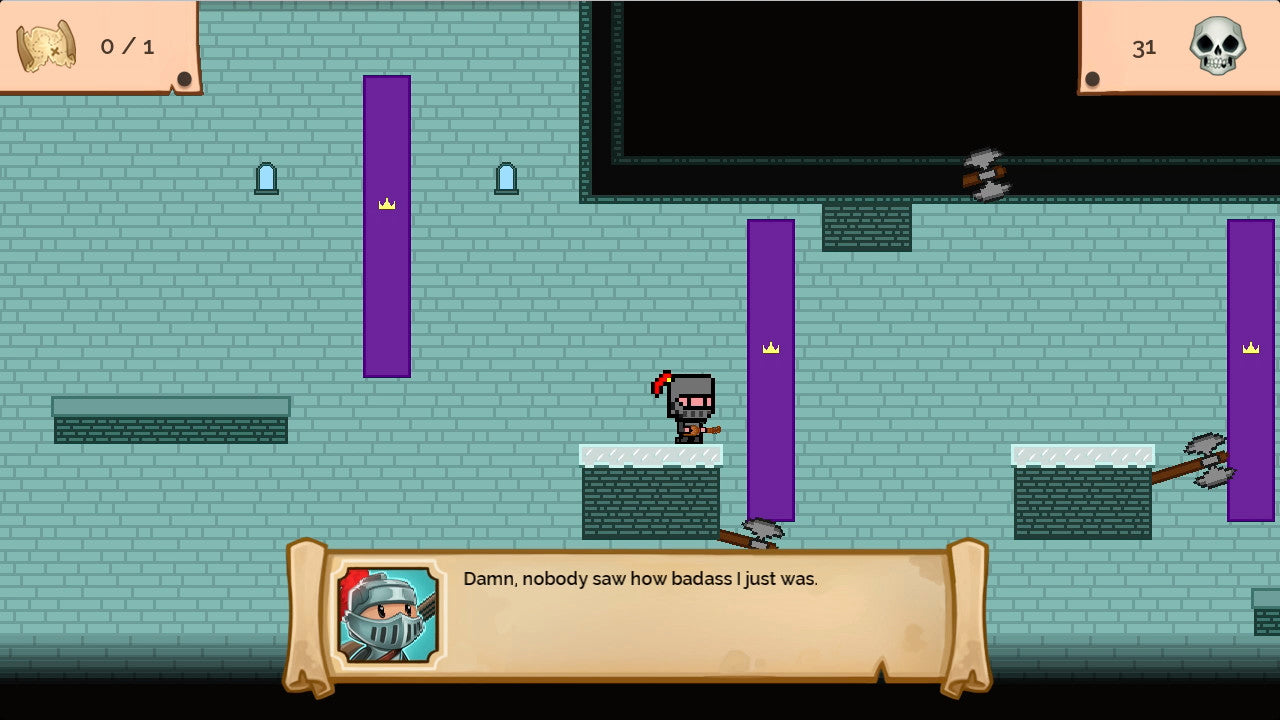Click the 0 / 1 map counter text
Image resolution: width=1280 pixels, height=720 pixels.
128,45
